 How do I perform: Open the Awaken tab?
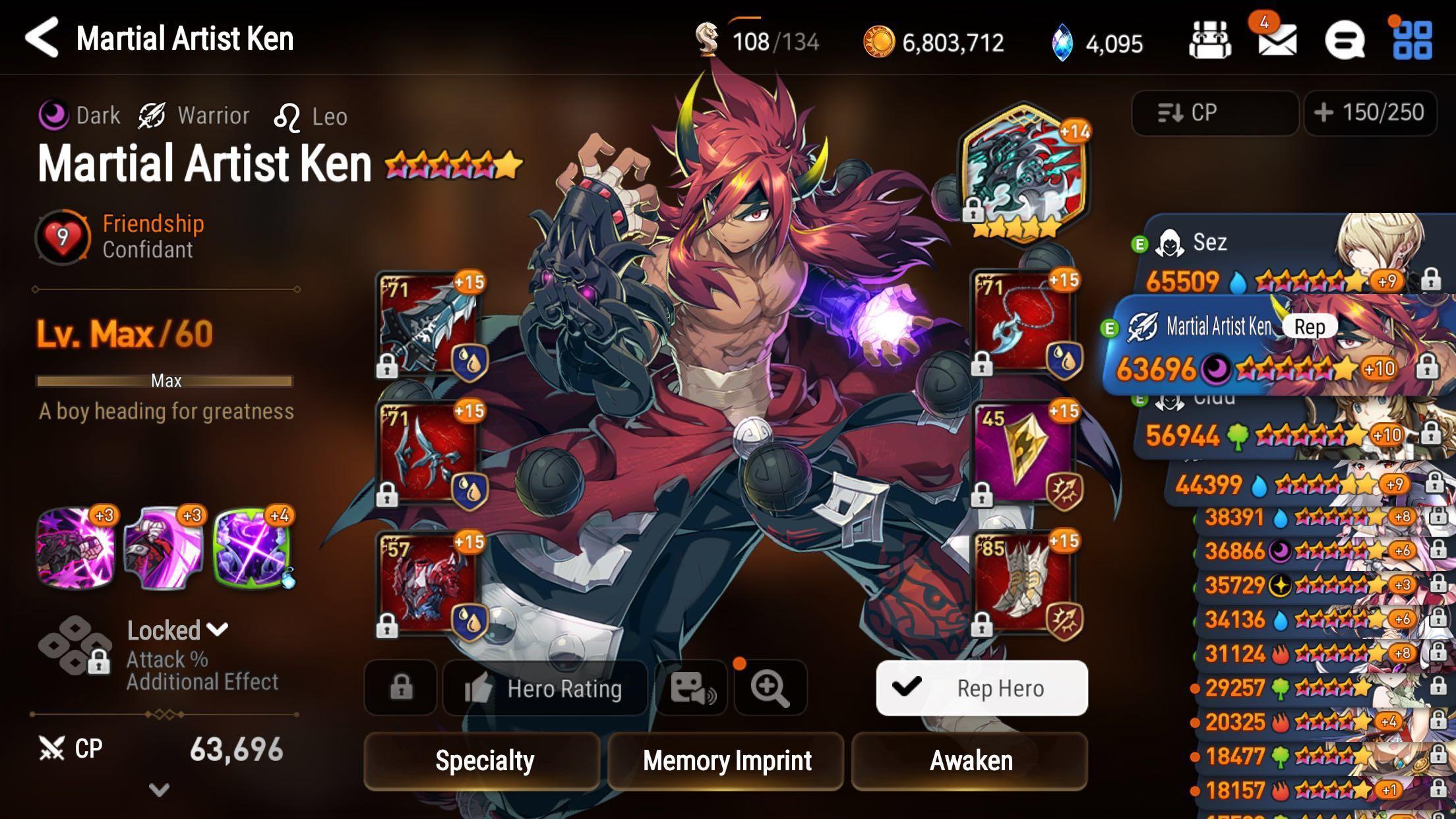(971, 760)
